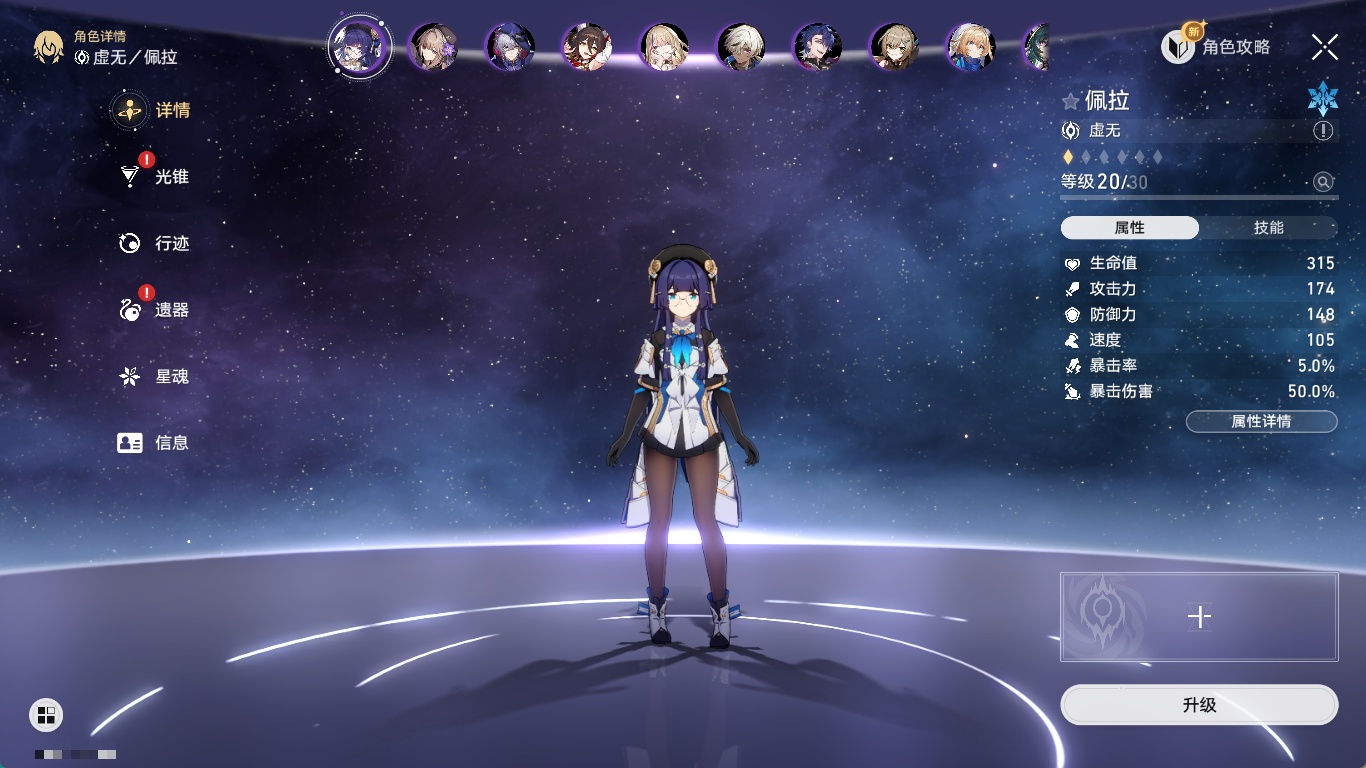Switch to the 属性 attributes tab
Viewport: 1366px width, 768px height.
tap(1130, 228)
